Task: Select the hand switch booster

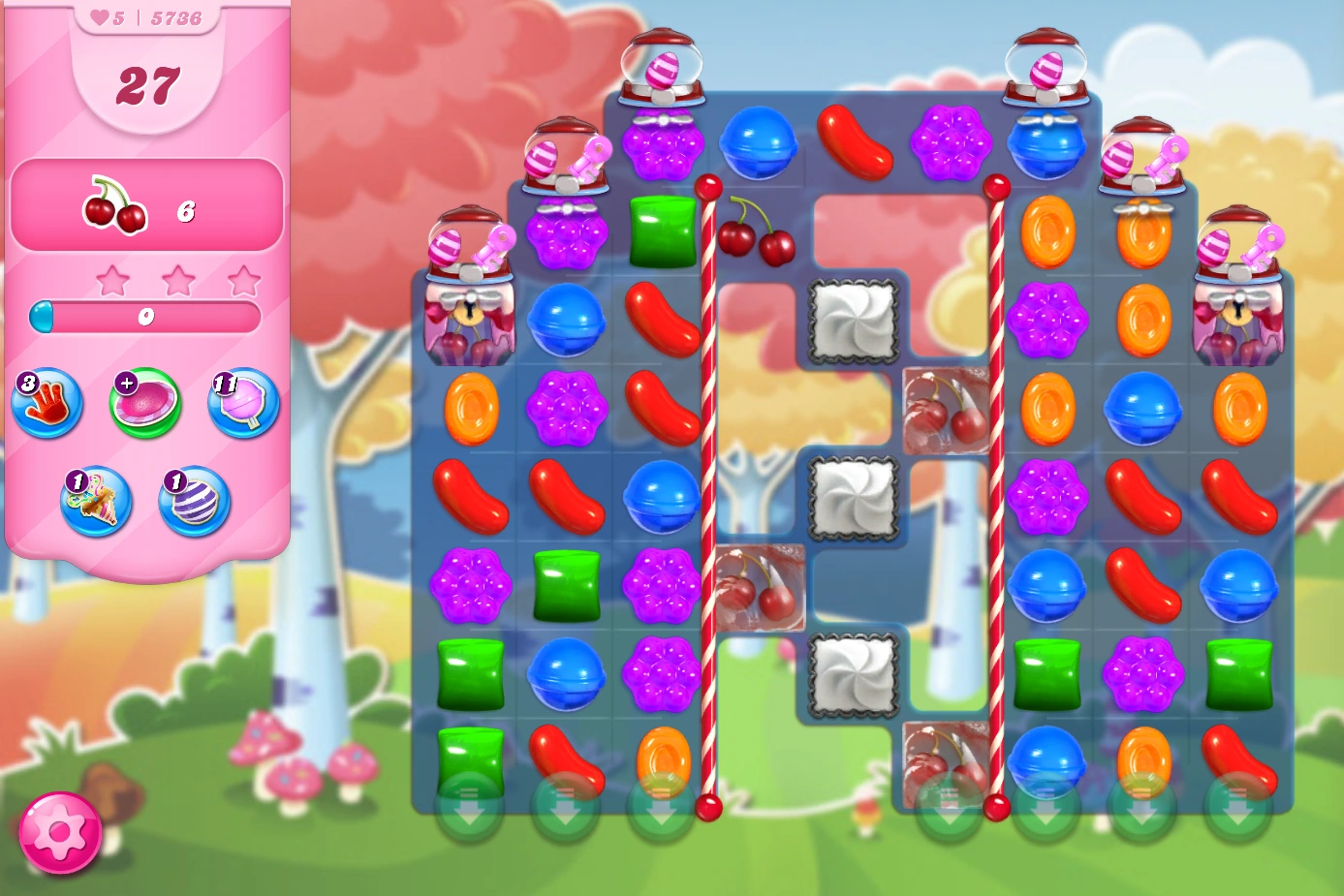Action: [46, 404]
